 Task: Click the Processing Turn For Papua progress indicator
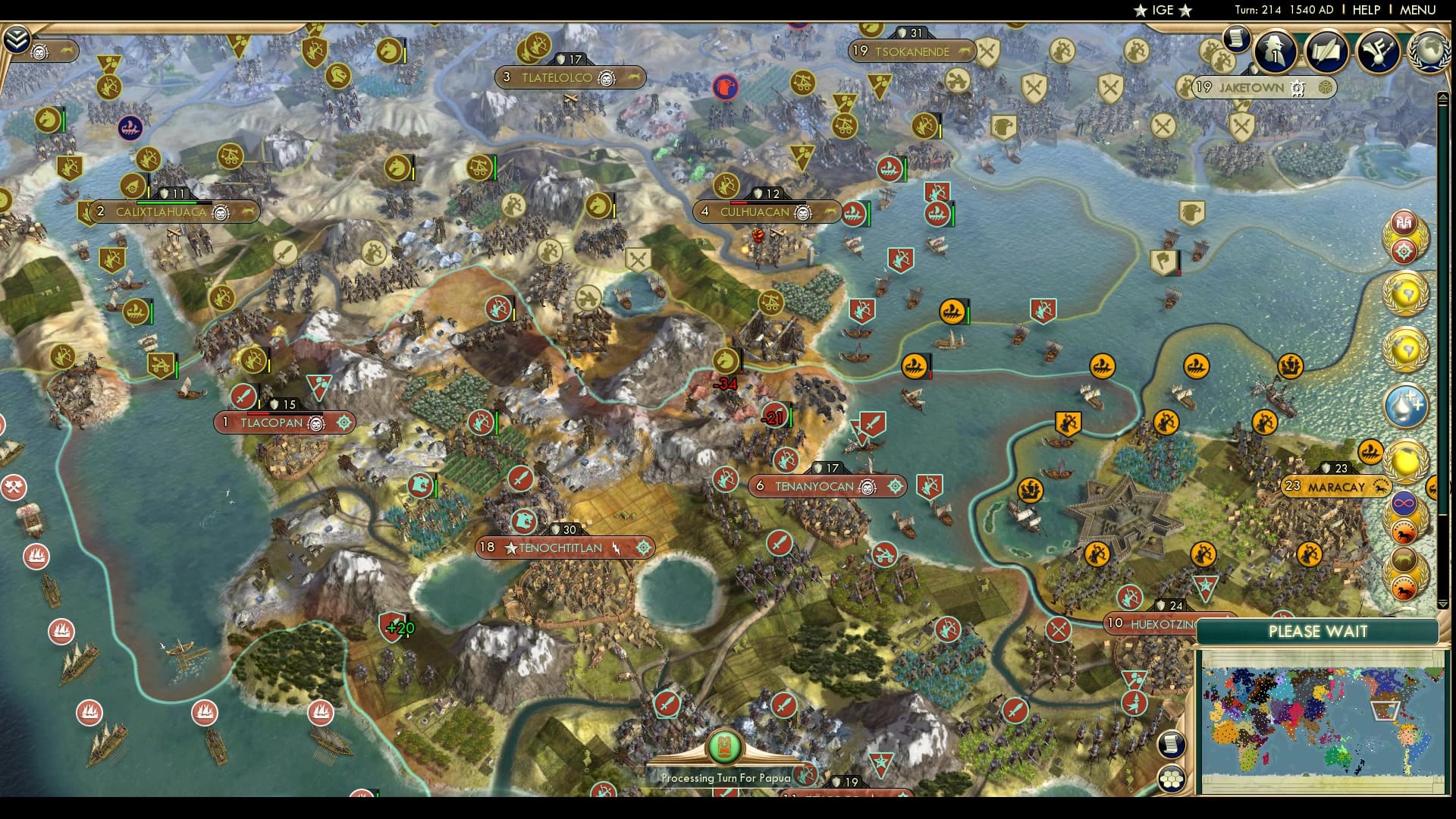coord(726,747)
